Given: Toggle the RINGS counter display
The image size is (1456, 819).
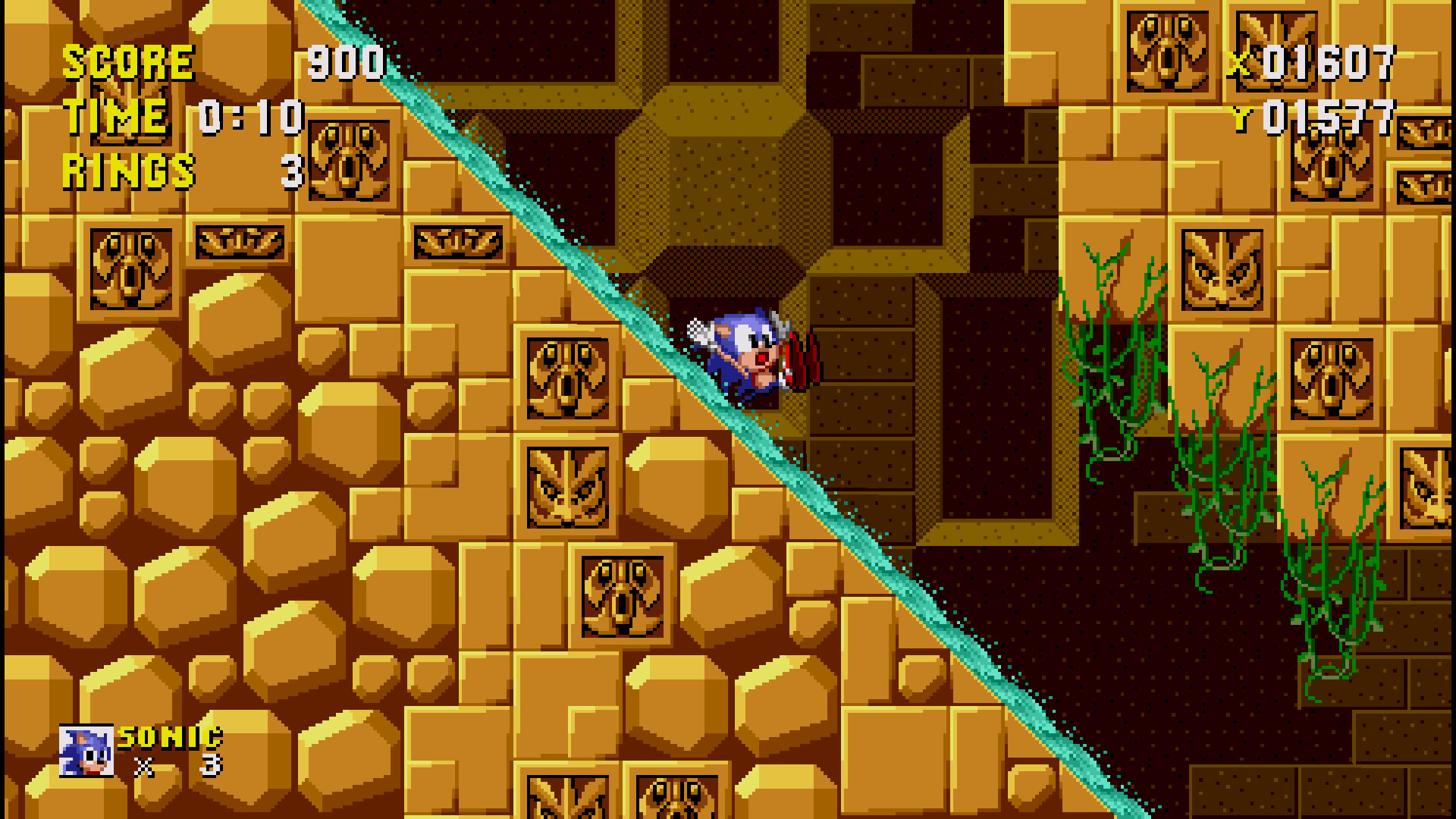Looking at the screenshot, I should (127, 171).
